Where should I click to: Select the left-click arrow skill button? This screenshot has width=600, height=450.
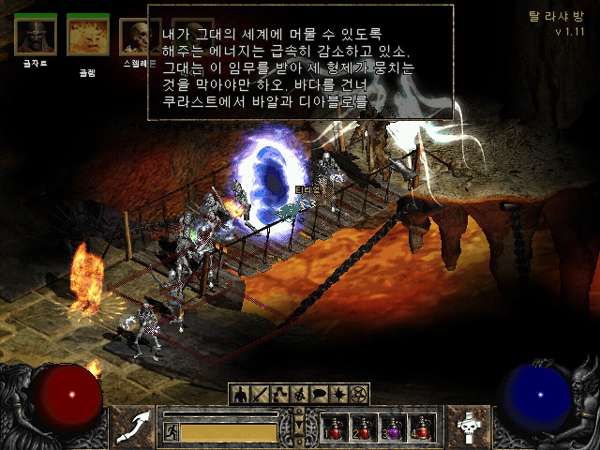(132, 428)
